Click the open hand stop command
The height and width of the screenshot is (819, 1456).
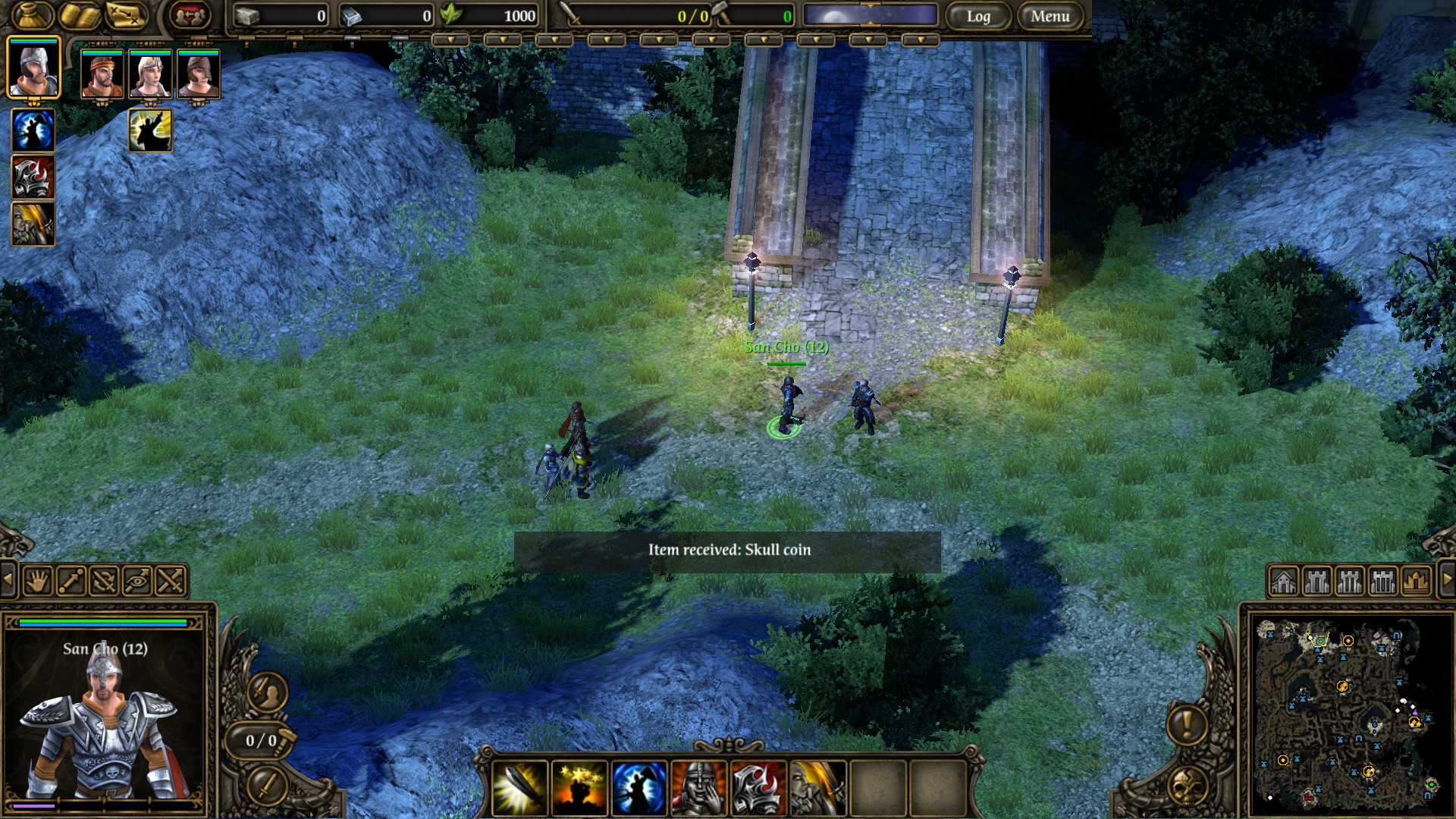38,582
